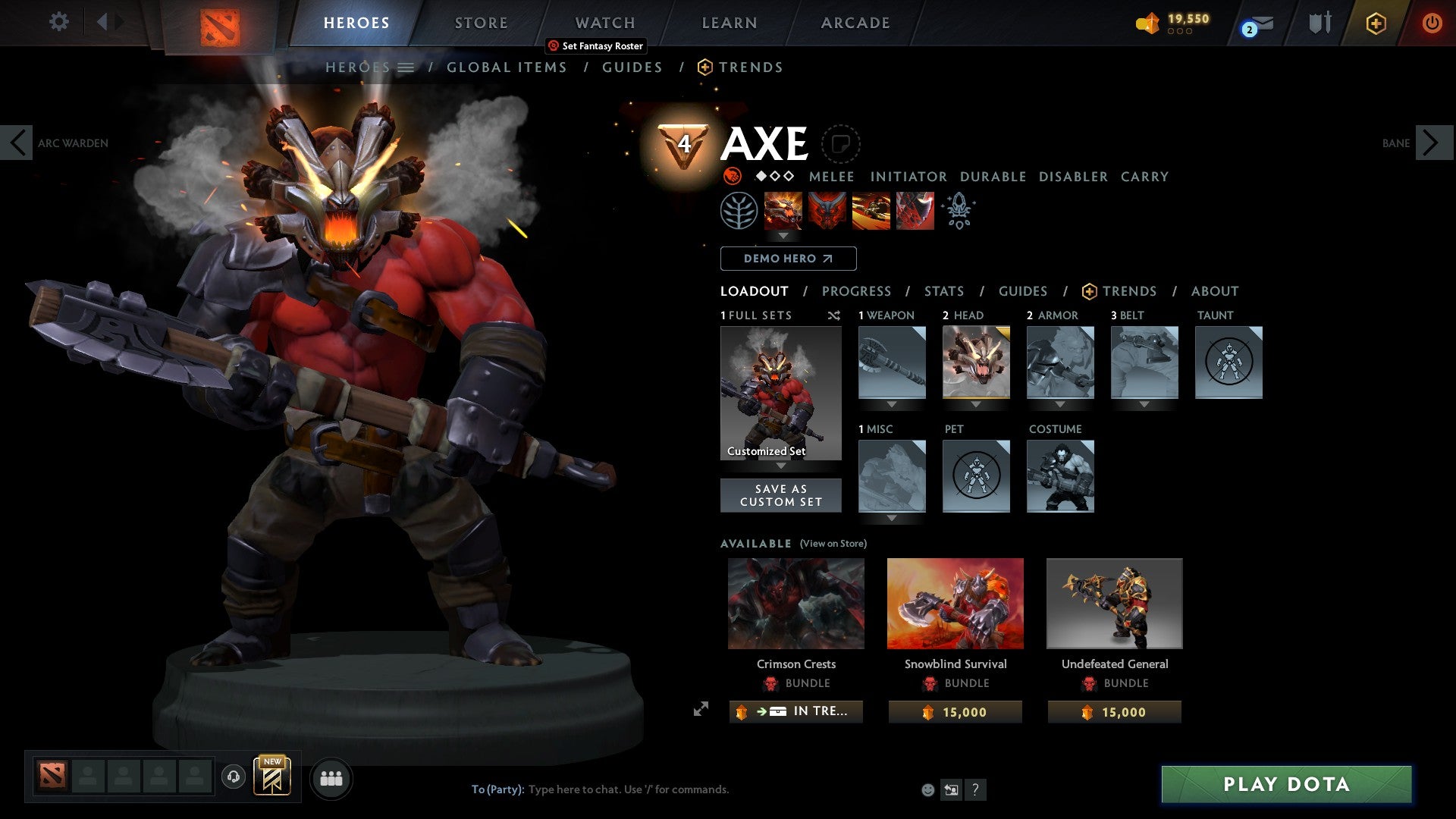Screen dimensions: 1456x819
Task: Select the Culling Blade ability icon
Action: pos(914,211)
